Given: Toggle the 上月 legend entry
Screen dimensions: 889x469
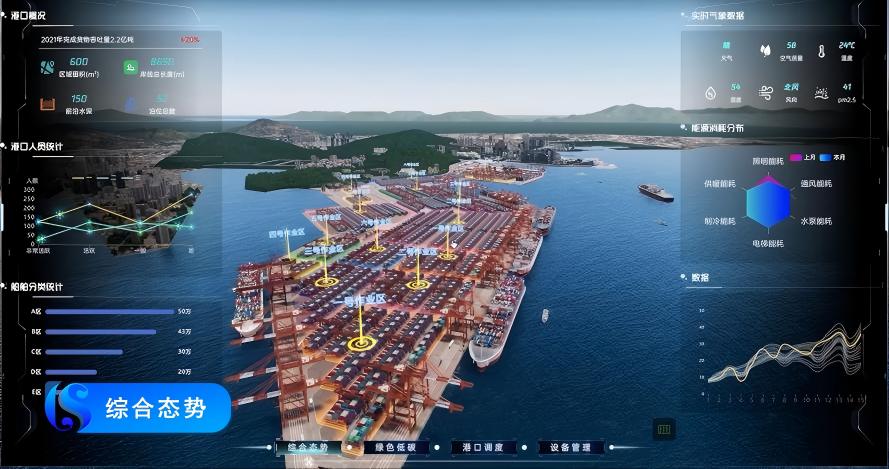Looking at the screenshot, I should tap(803, 157).
